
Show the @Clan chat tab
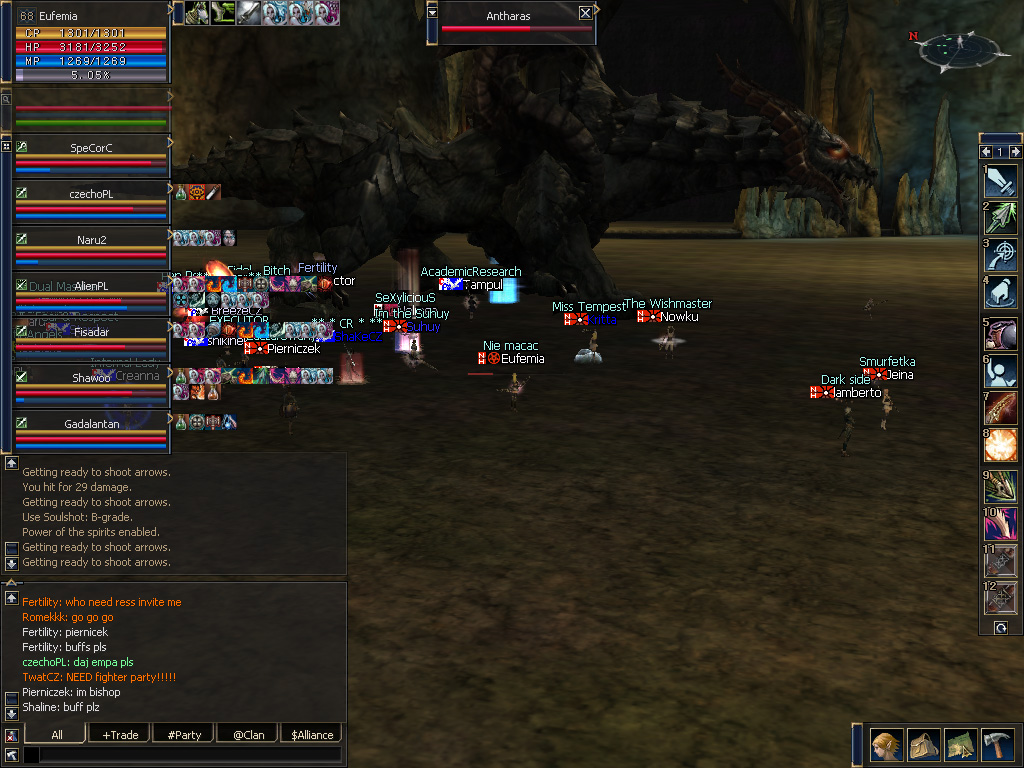(x=248, y=734)
